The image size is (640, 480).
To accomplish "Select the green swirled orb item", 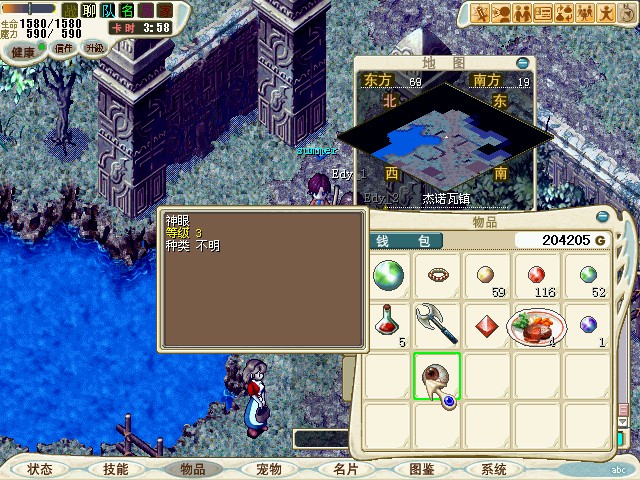I will (388, 275).
